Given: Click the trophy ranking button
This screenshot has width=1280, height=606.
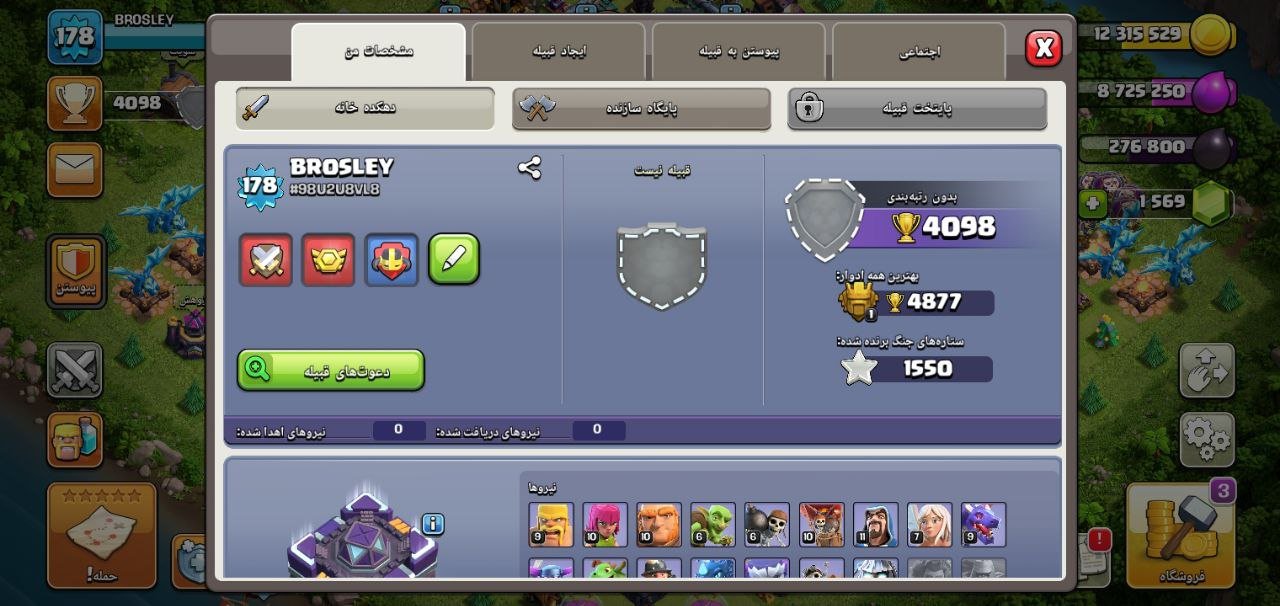Looking at the screenshot, I should pos(75,102).
